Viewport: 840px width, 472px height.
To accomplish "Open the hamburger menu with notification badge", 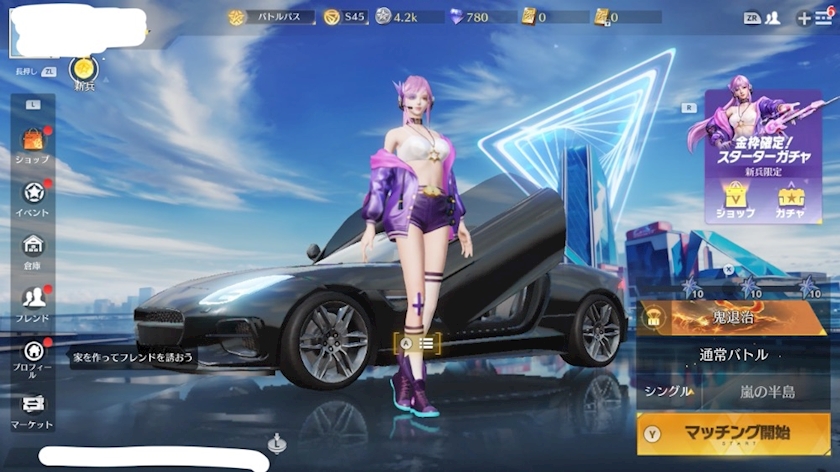I will click(x=823, y=17).
